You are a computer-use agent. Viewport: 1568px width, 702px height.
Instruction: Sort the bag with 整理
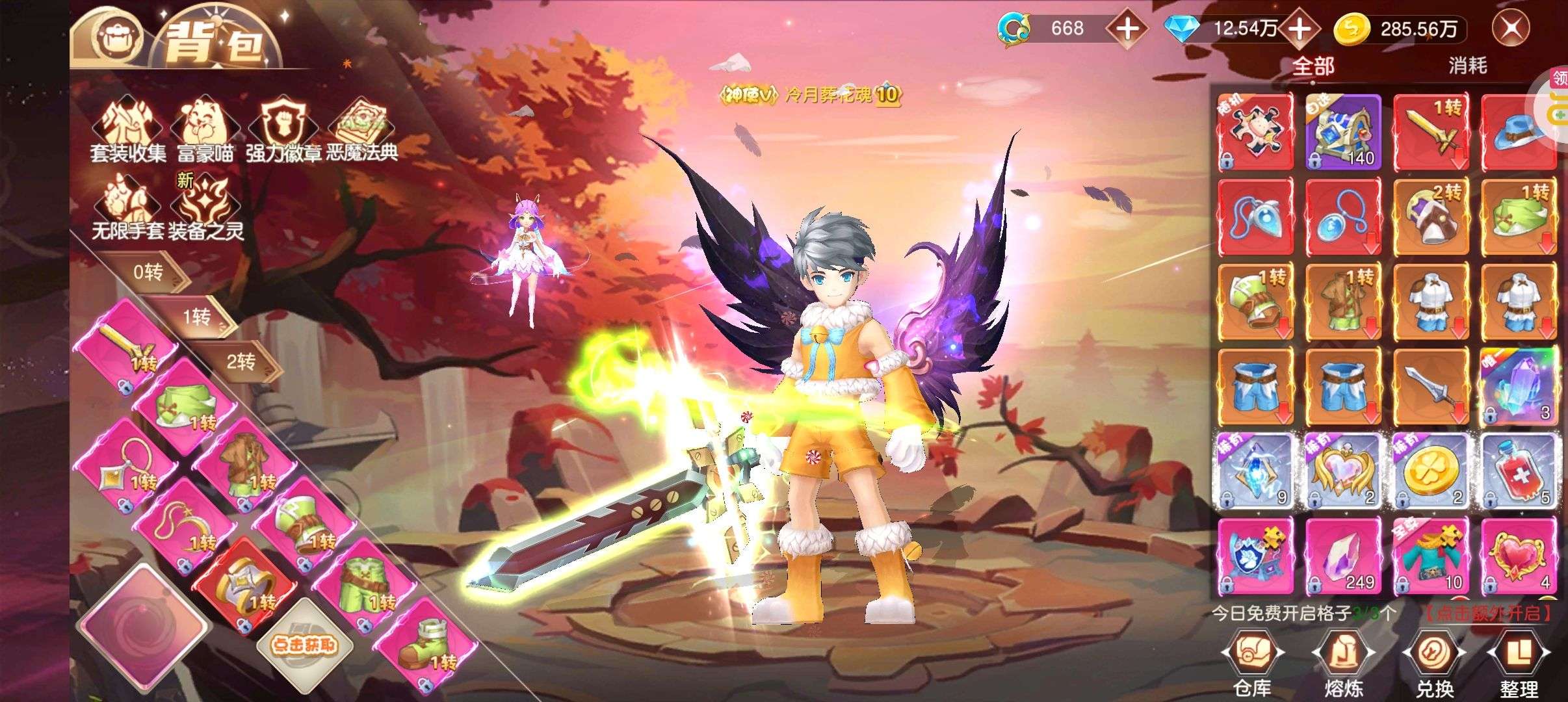coord(1519,664)
